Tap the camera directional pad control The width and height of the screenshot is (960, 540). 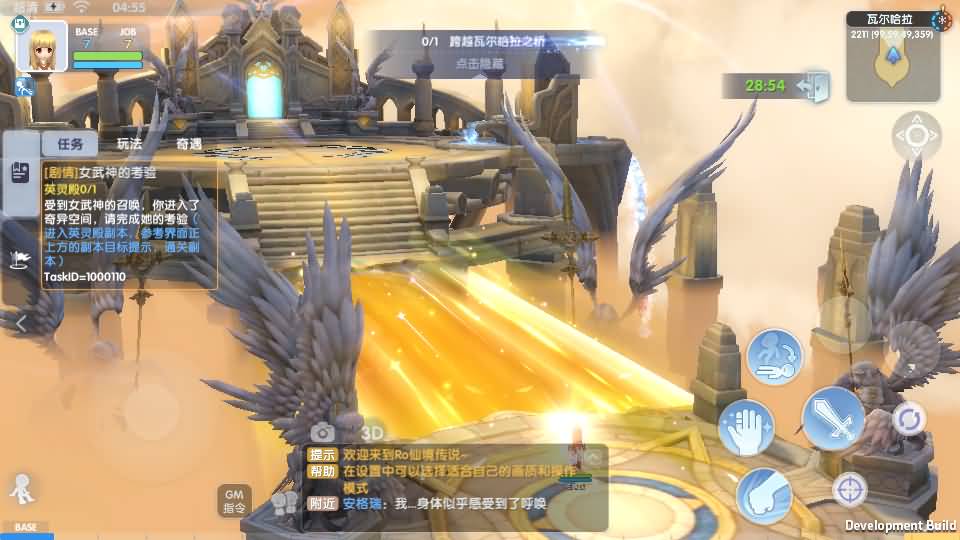[x=916, y=137]
